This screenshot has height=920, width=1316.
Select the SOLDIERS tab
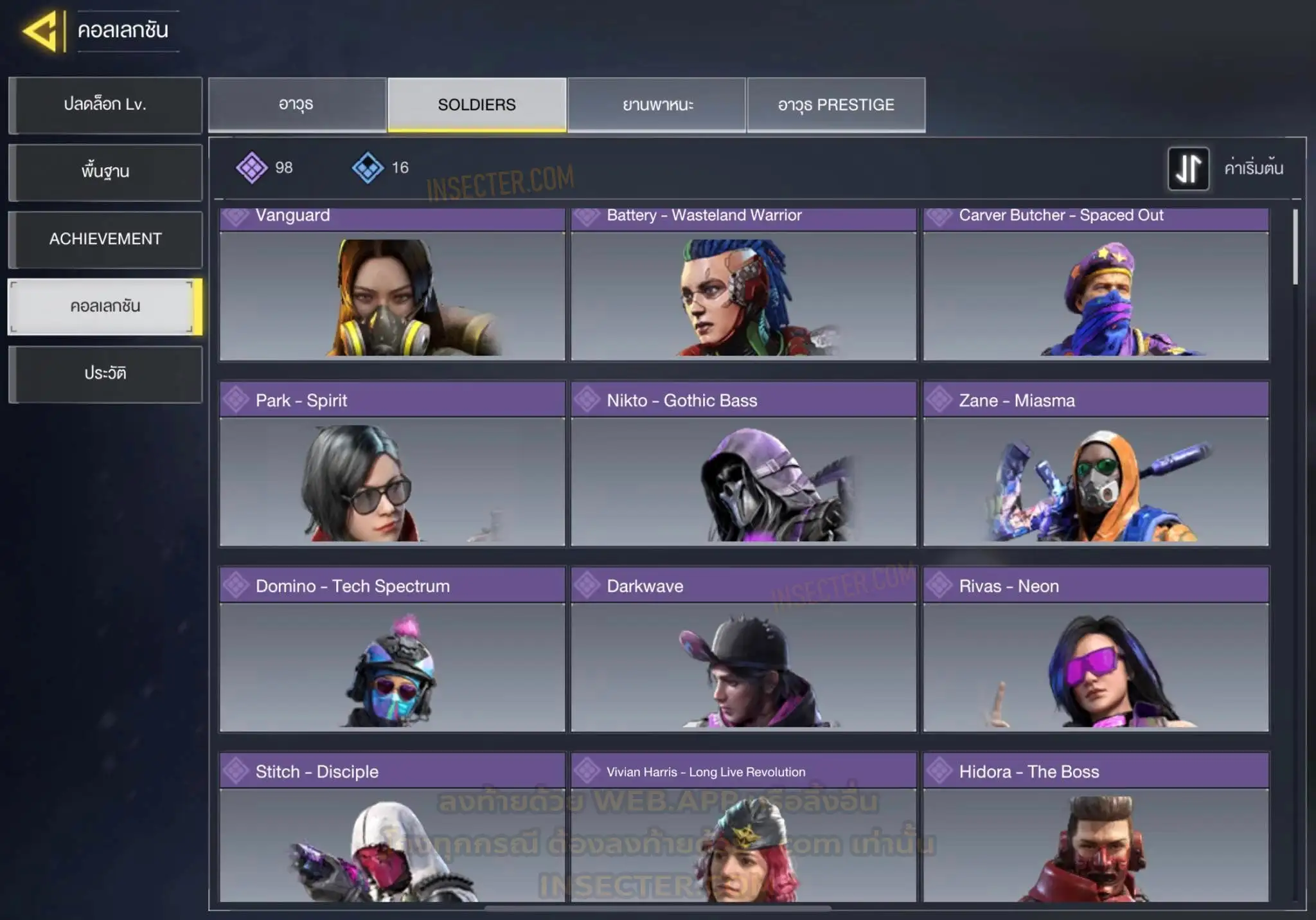click(477, 105)
